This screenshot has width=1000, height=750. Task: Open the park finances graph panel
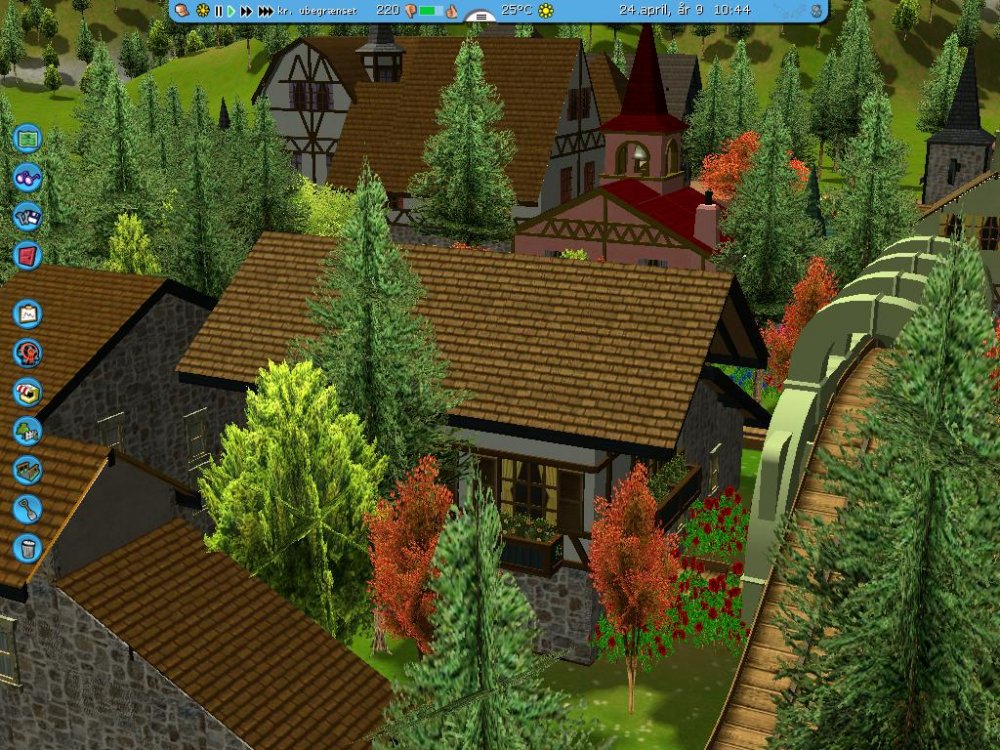point(27,314)
